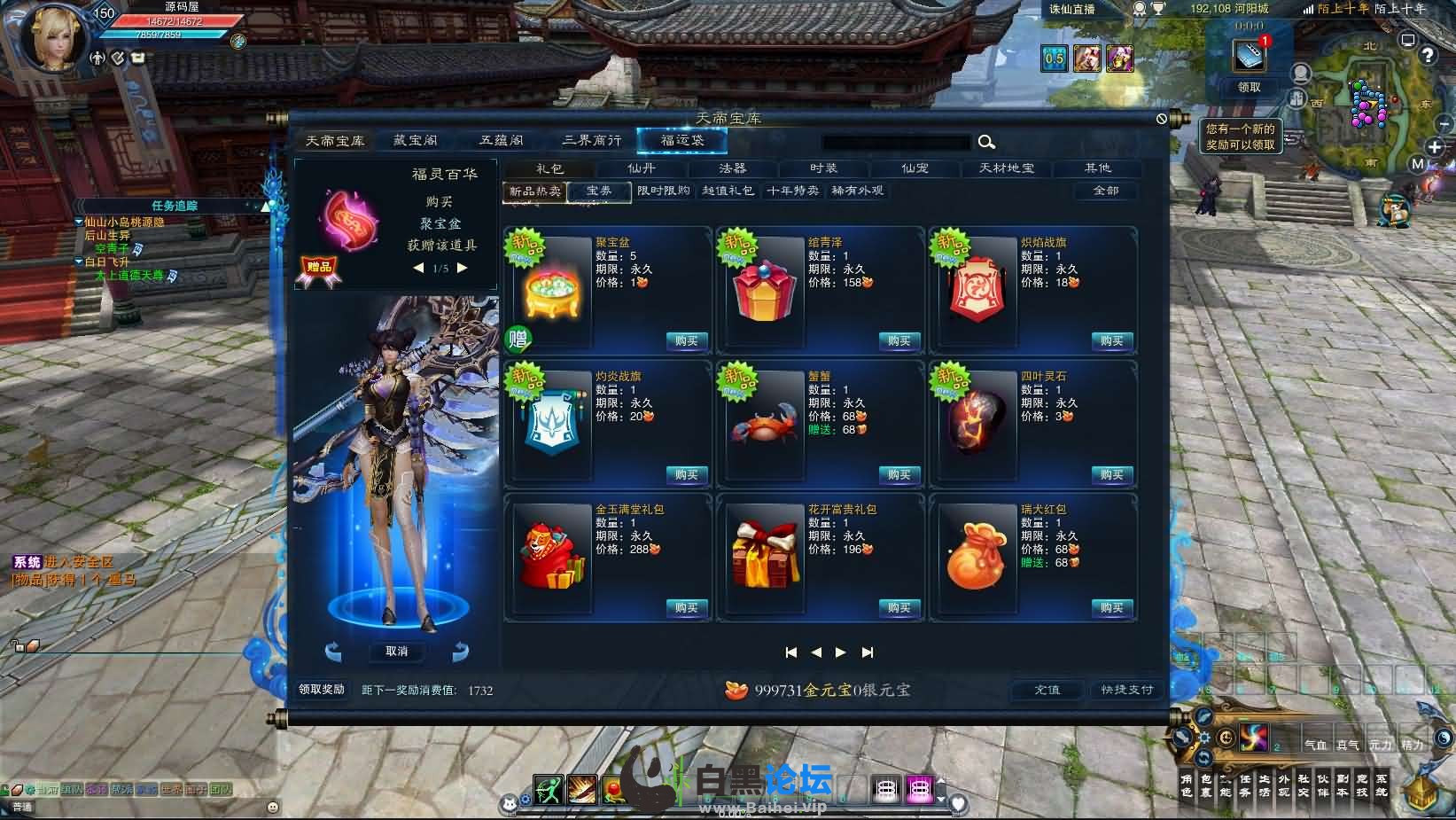Purchase the 螯蟹 crab item
Image resolution: width=1456 pixels, height=820 pixels.
click(x=899, y=475)
